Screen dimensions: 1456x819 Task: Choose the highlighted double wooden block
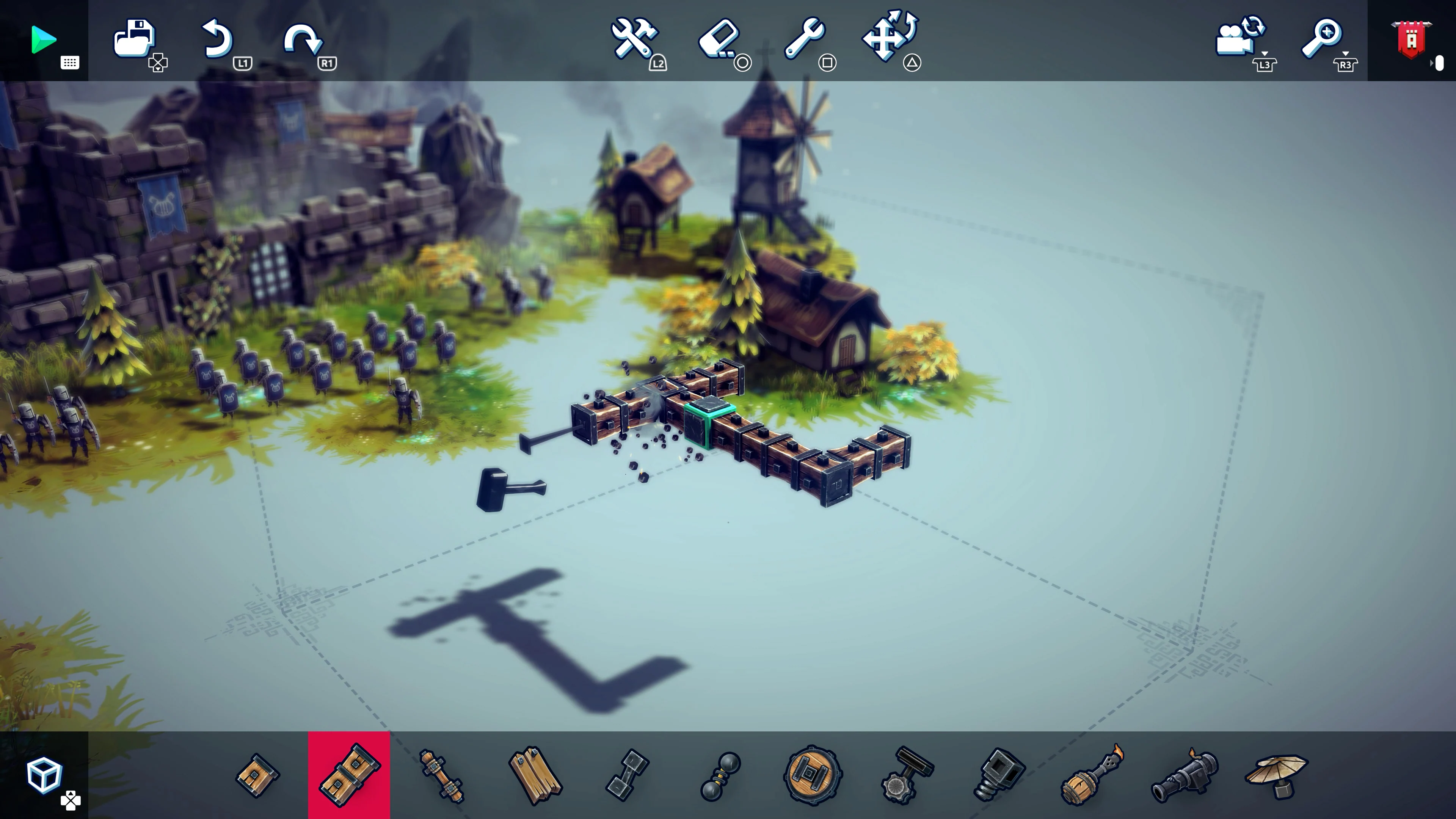[349, 775]
